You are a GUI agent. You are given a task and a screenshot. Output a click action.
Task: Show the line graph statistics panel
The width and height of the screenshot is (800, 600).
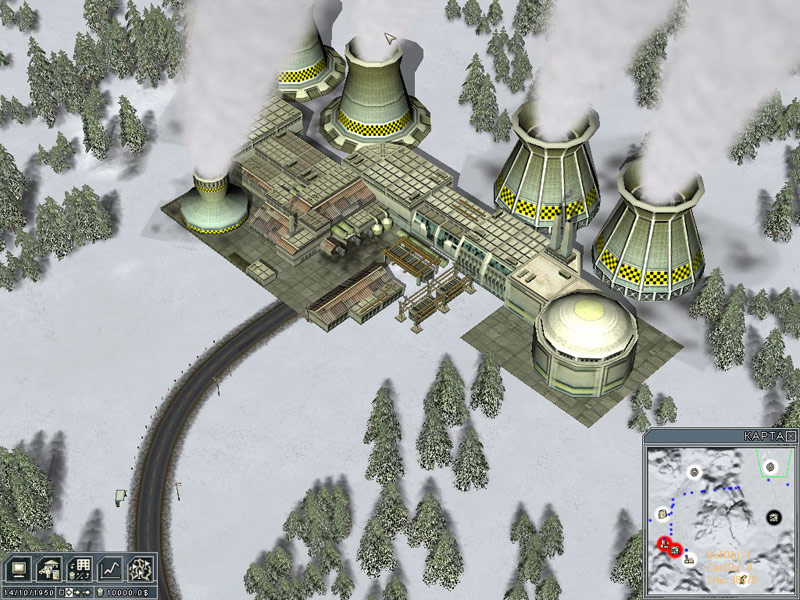click(x=111, y=567)
